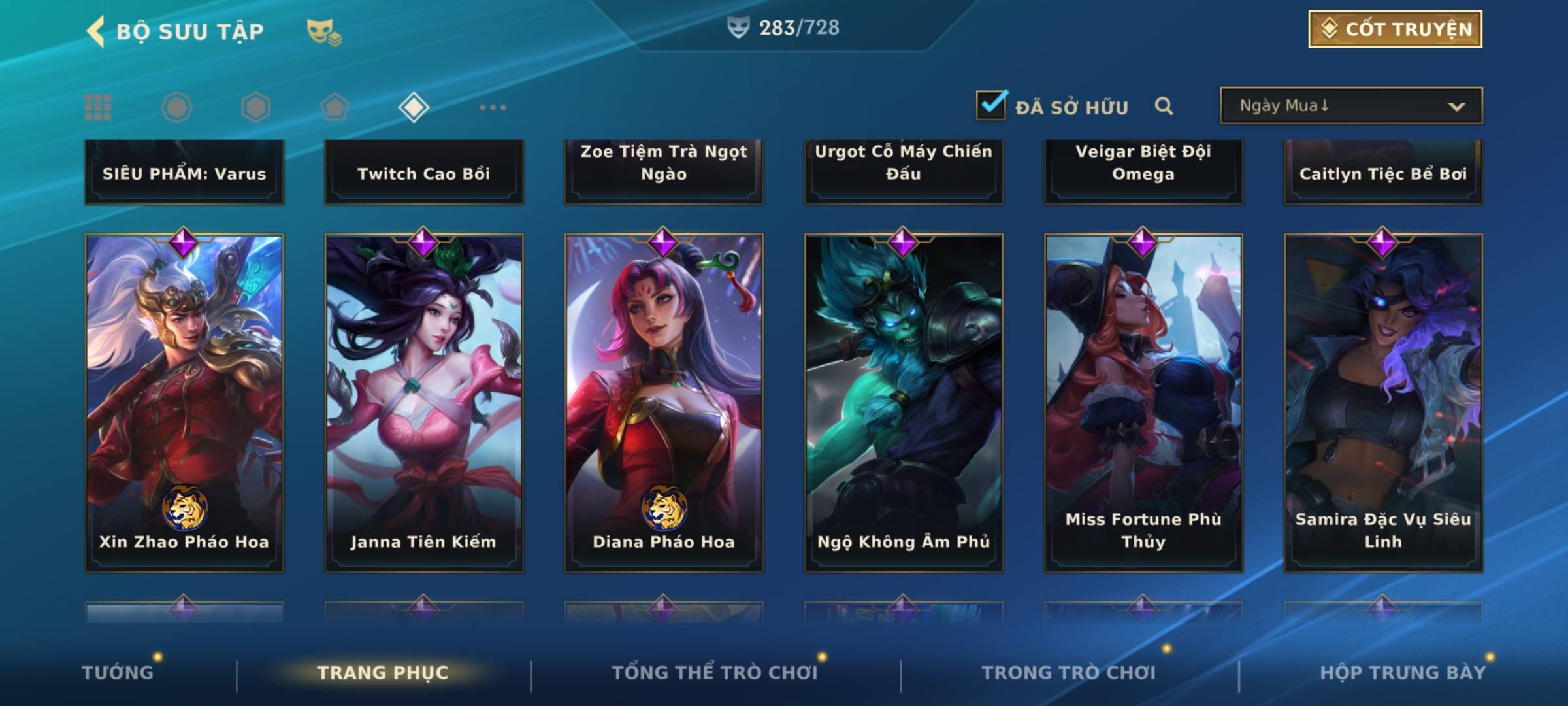Go to the Hộp Trưng Bày tab

[x=1403, y=673]
